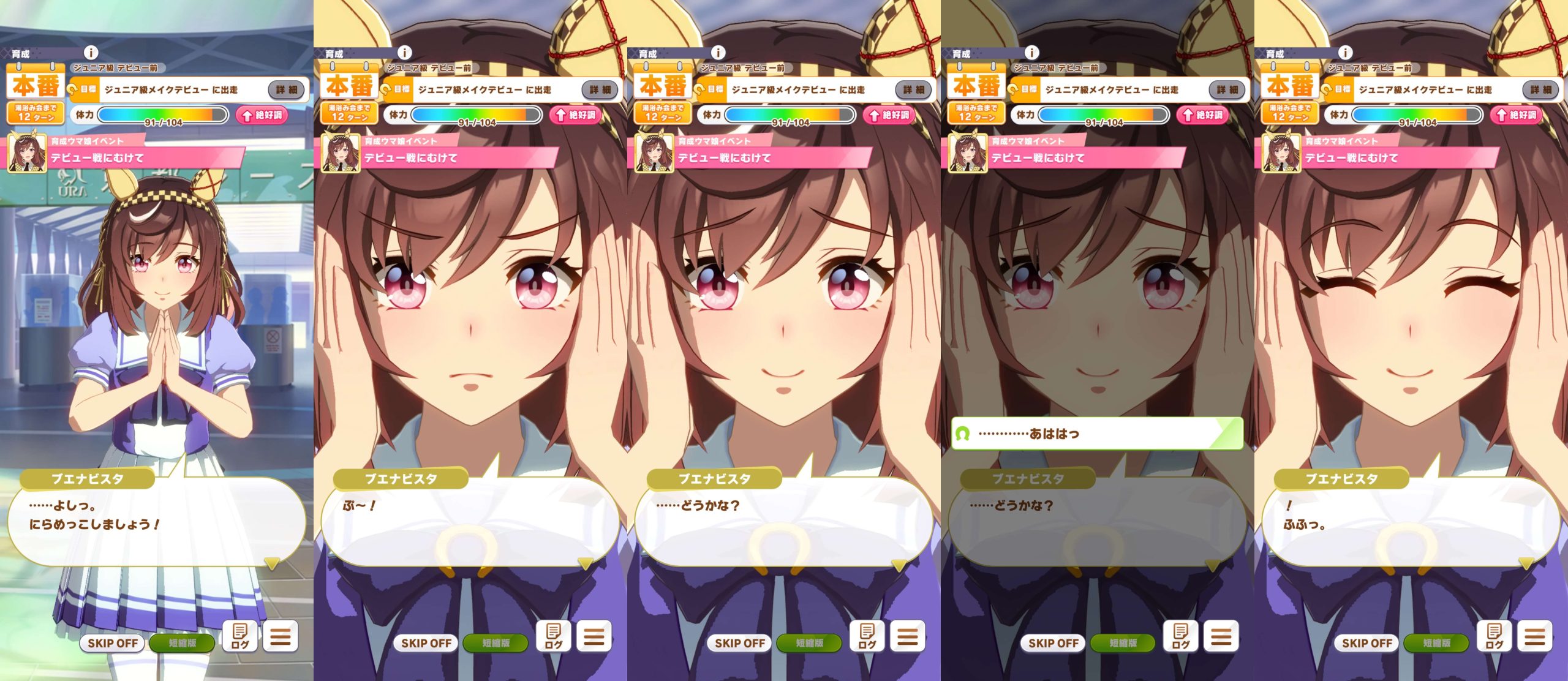
Task: Open the hamburger menu on the closed-eyes screen
Action: [x=1535, y=636]
